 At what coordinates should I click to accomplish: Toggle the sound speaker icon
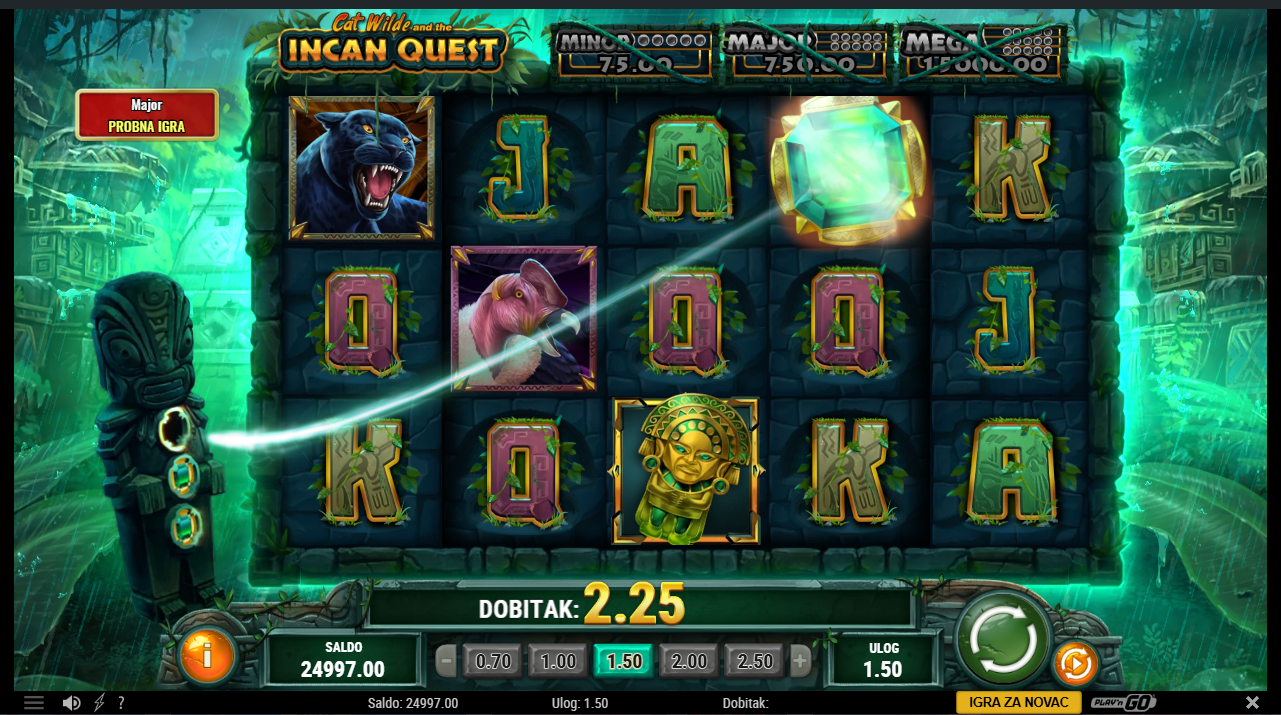pos(71,703)
